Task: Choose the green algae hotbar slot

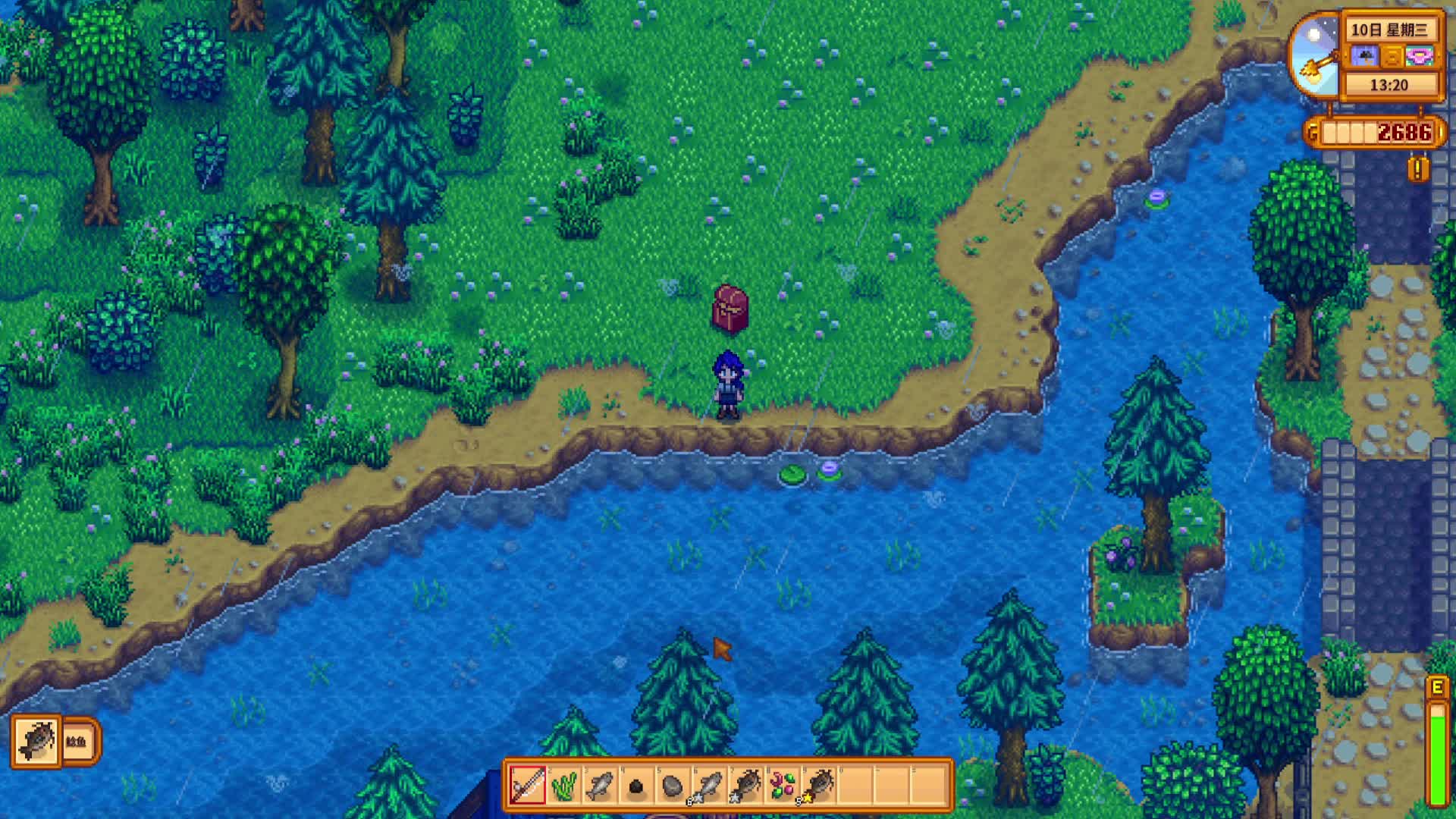Action: pyautogui.click(x=563, y=784)
